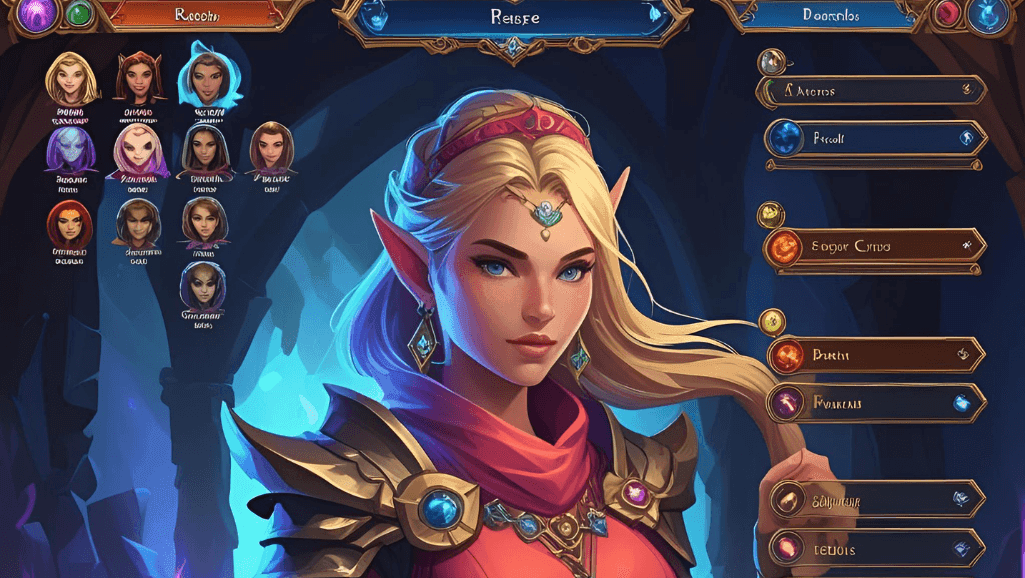Pick the fiery orb "Buuht" option row

[x=875, y=354]
